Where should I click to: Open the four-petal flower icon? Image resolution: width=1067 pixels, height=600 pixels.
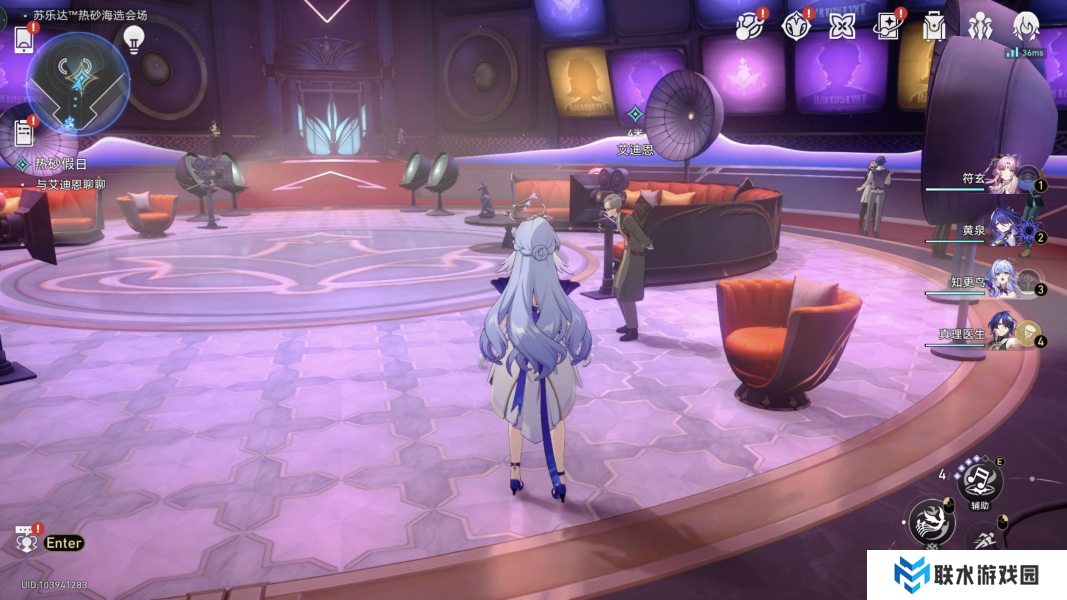coord(842,26)
